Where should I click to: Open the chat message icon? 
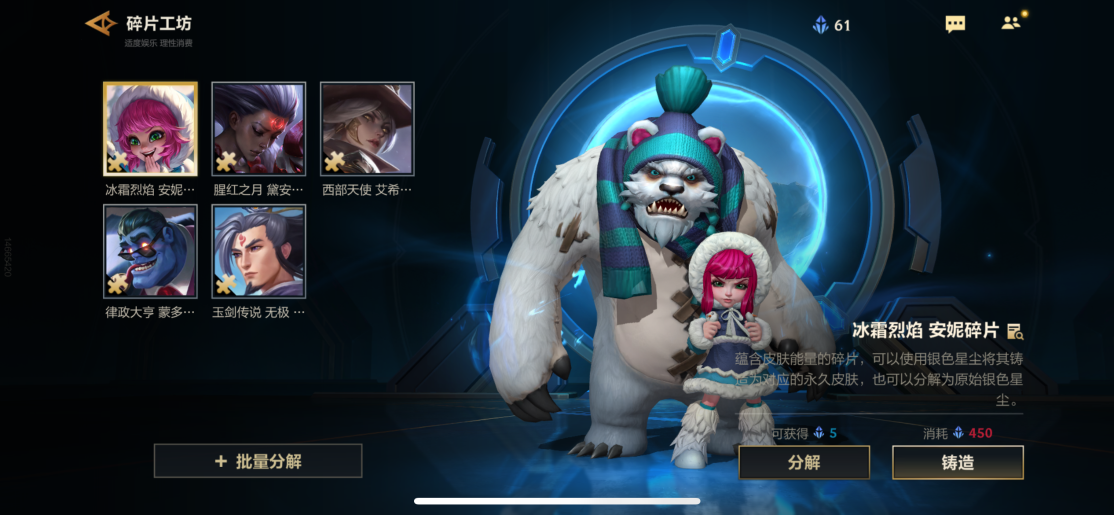click(x=955, y=24)
